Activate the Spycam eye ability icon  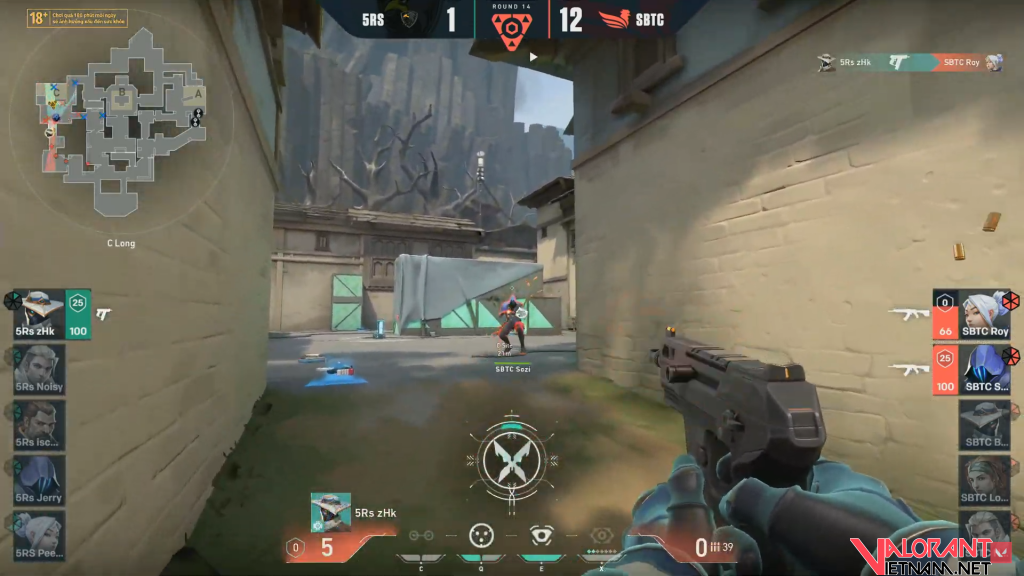(x=542, y=536)
